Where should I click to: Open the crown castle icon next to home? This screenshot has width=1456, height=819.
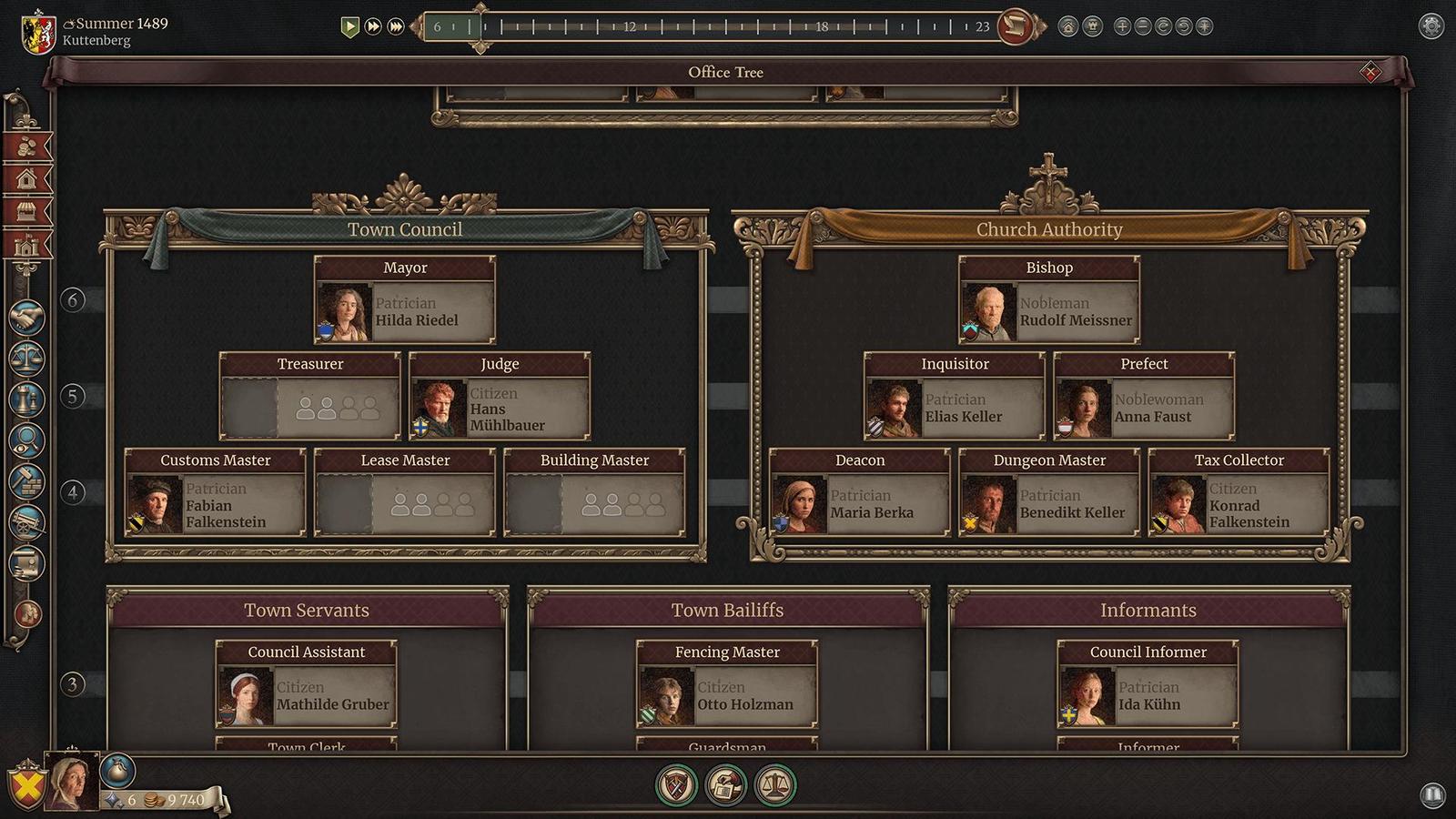click(1092, 26)
